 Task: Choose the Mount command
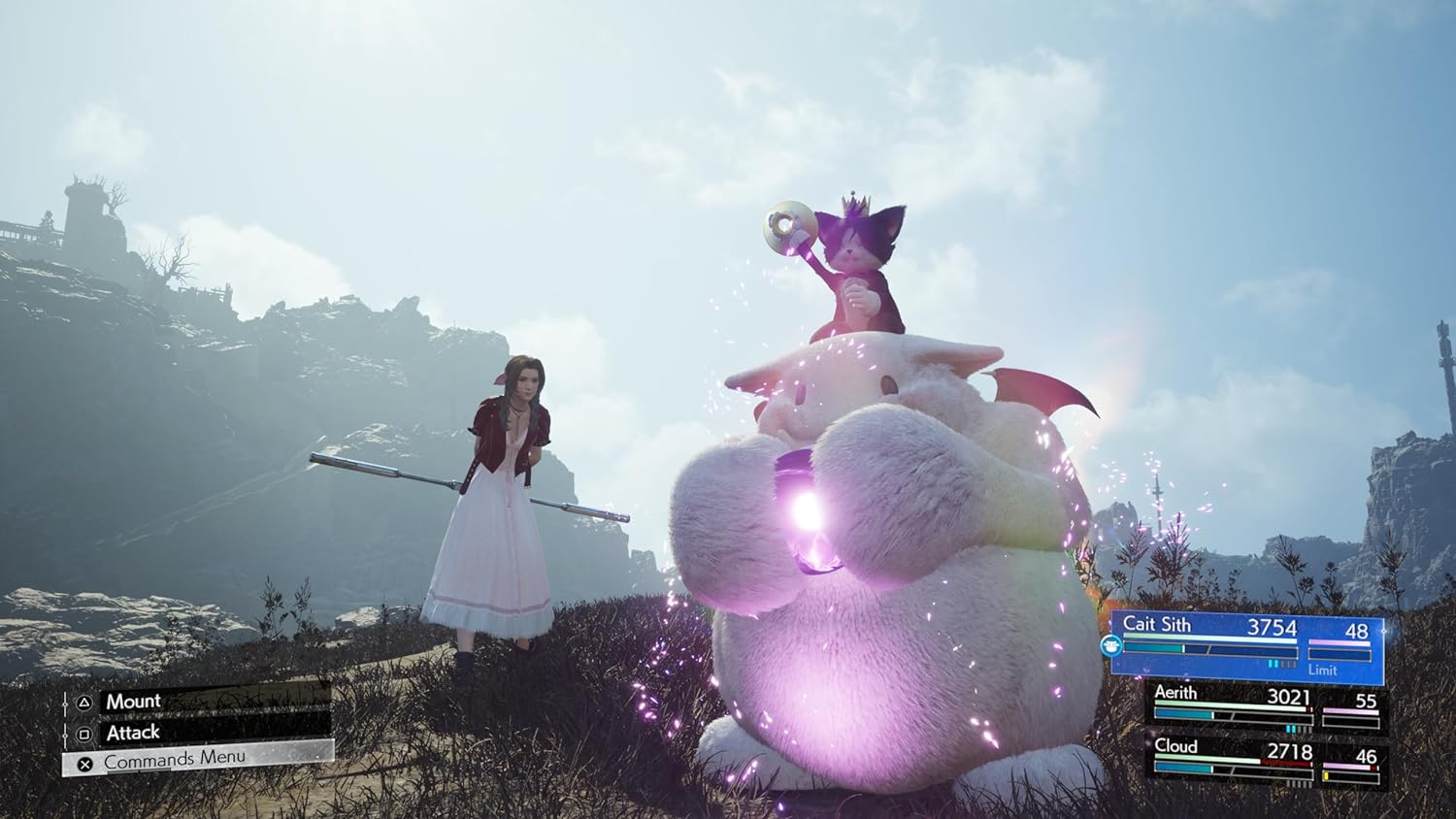tap(135, 701)
